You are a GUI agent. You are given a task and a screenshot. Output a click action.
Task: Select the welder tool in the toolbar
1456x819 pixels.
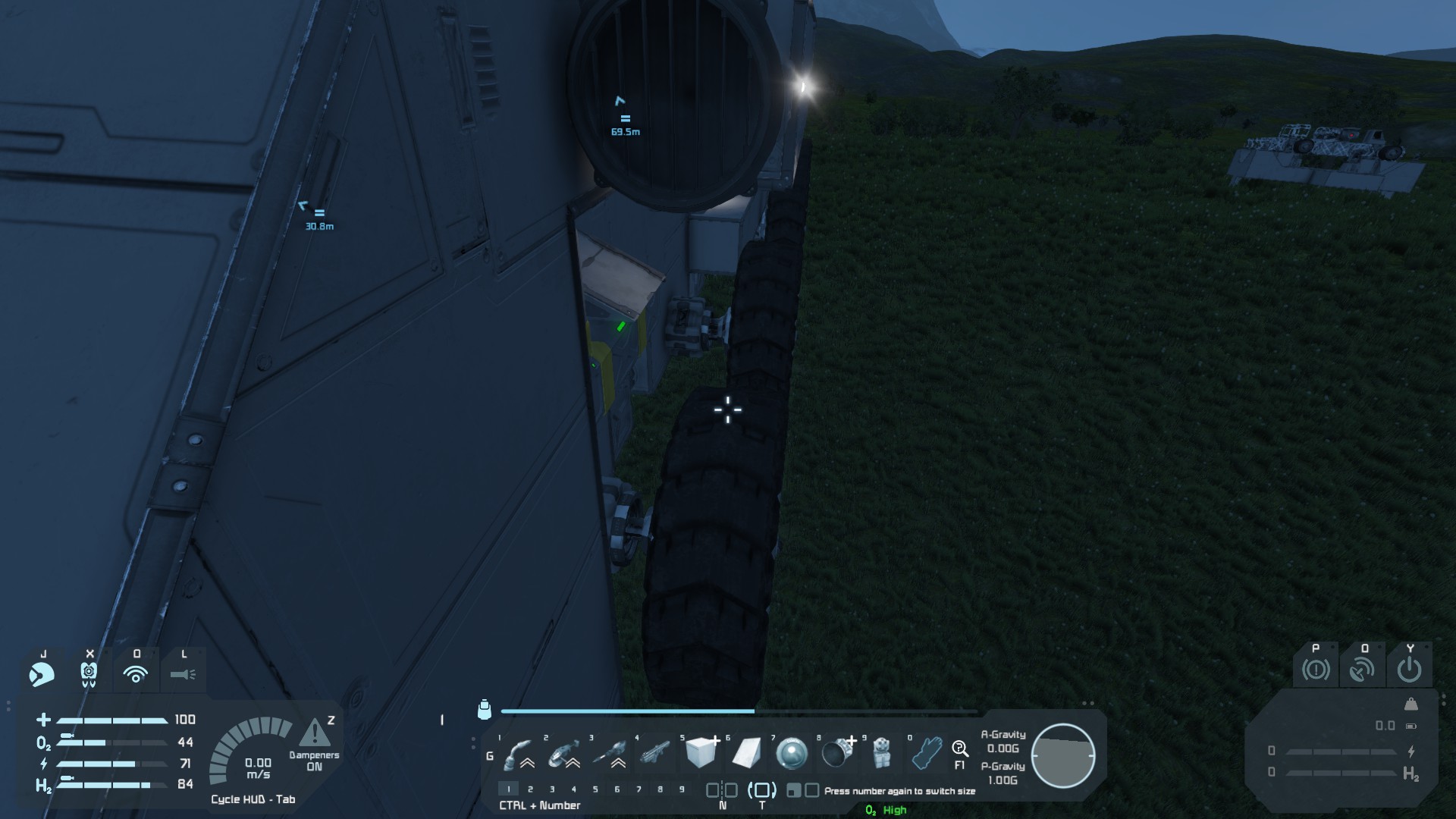[519, 754]
